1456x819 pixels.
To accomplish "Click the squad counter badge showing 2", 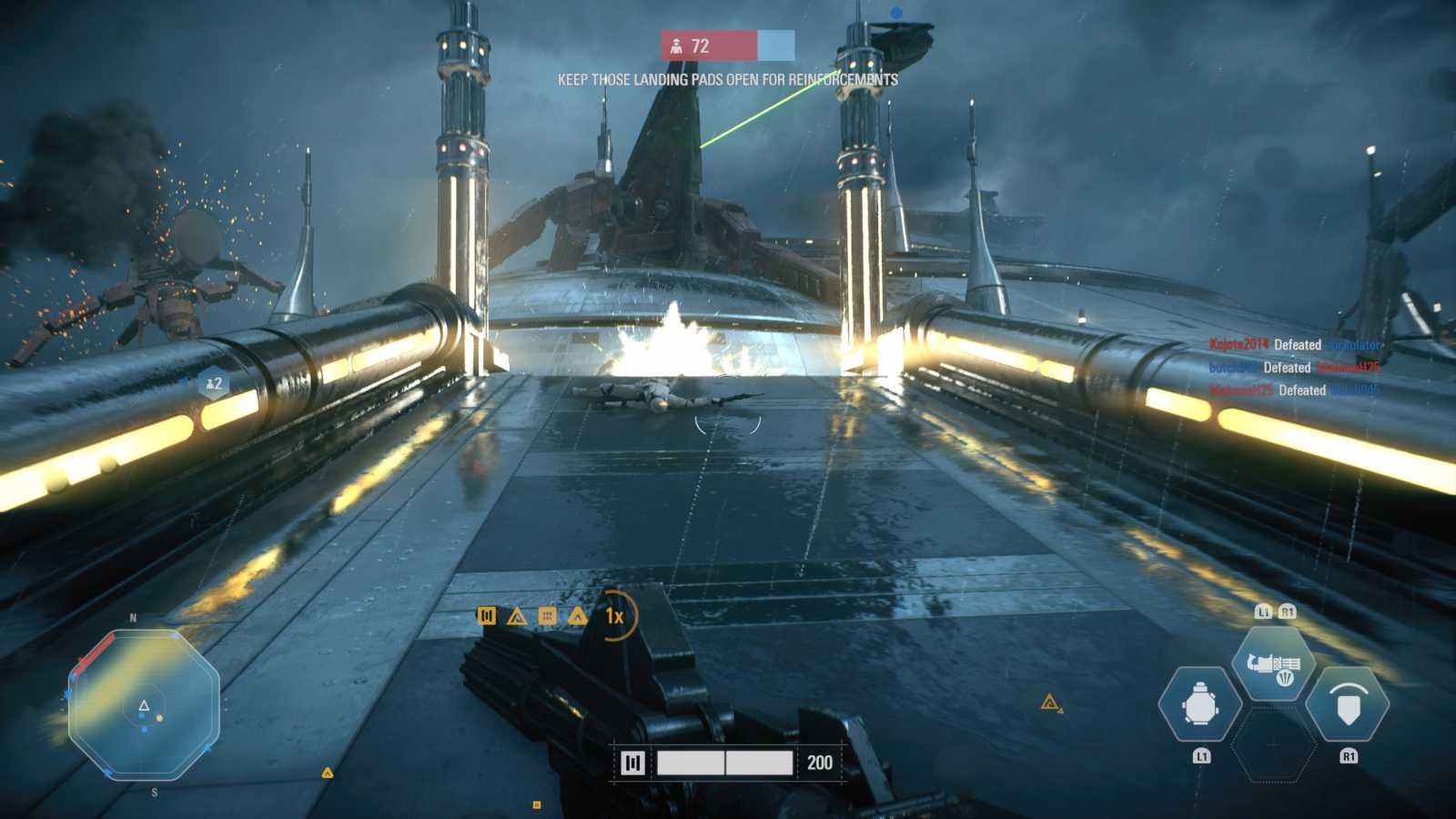I will (214, 384).
